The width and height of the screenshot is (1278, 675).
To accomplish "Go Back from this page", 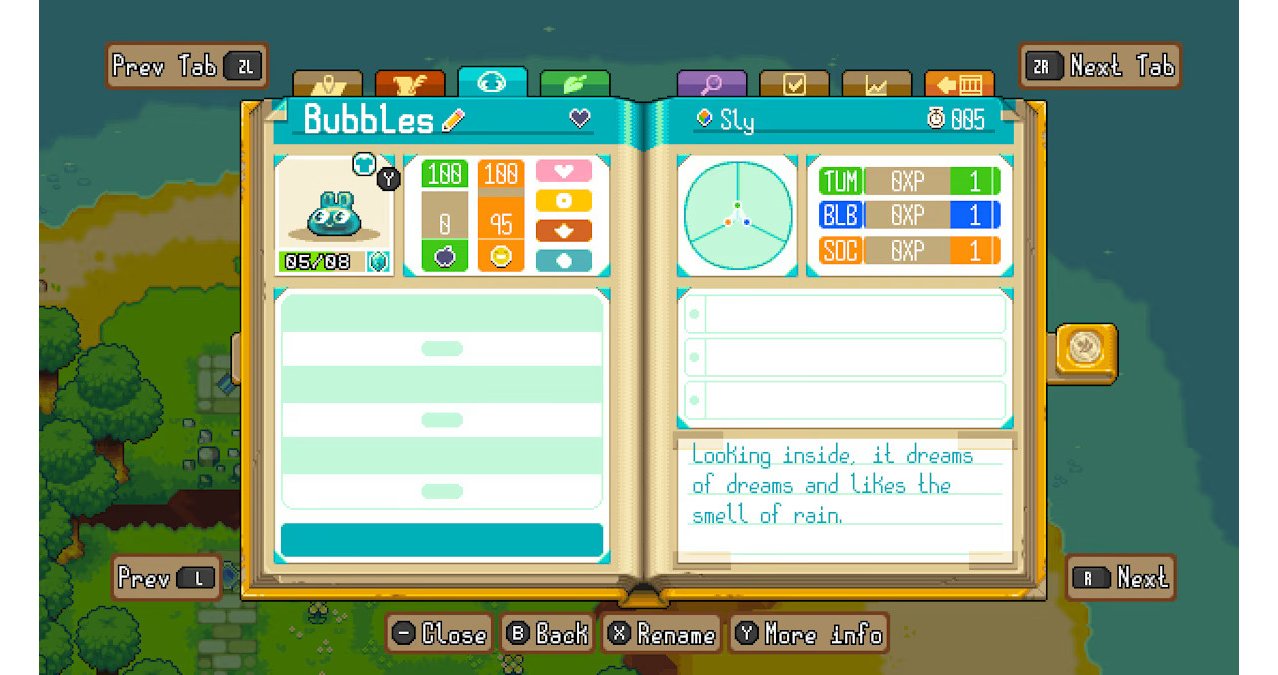I will pos(546,634).
